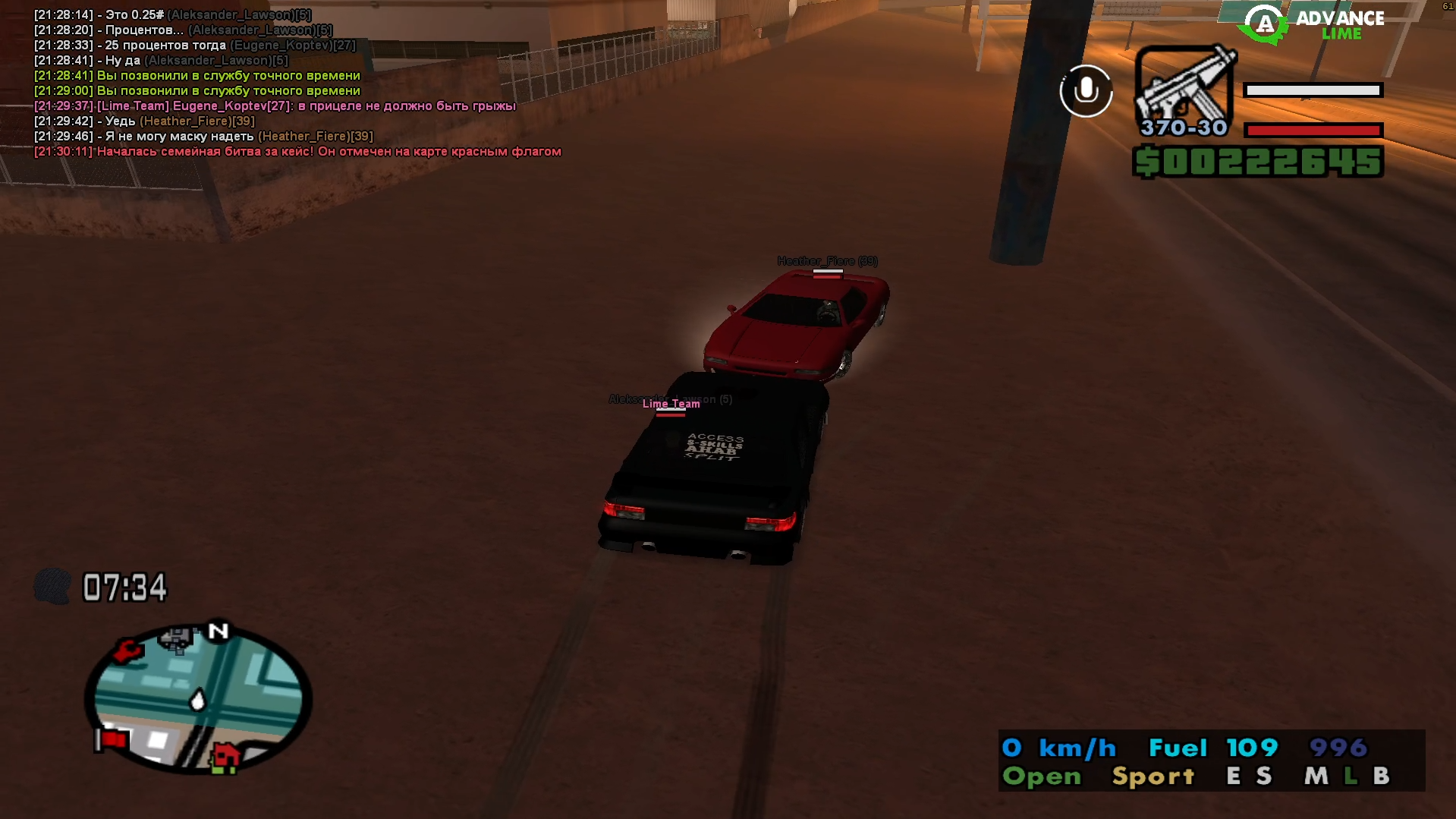The image size is (1456, 819).
Task: Click the red blip icon on the minimap
Action: coord(127,651)
